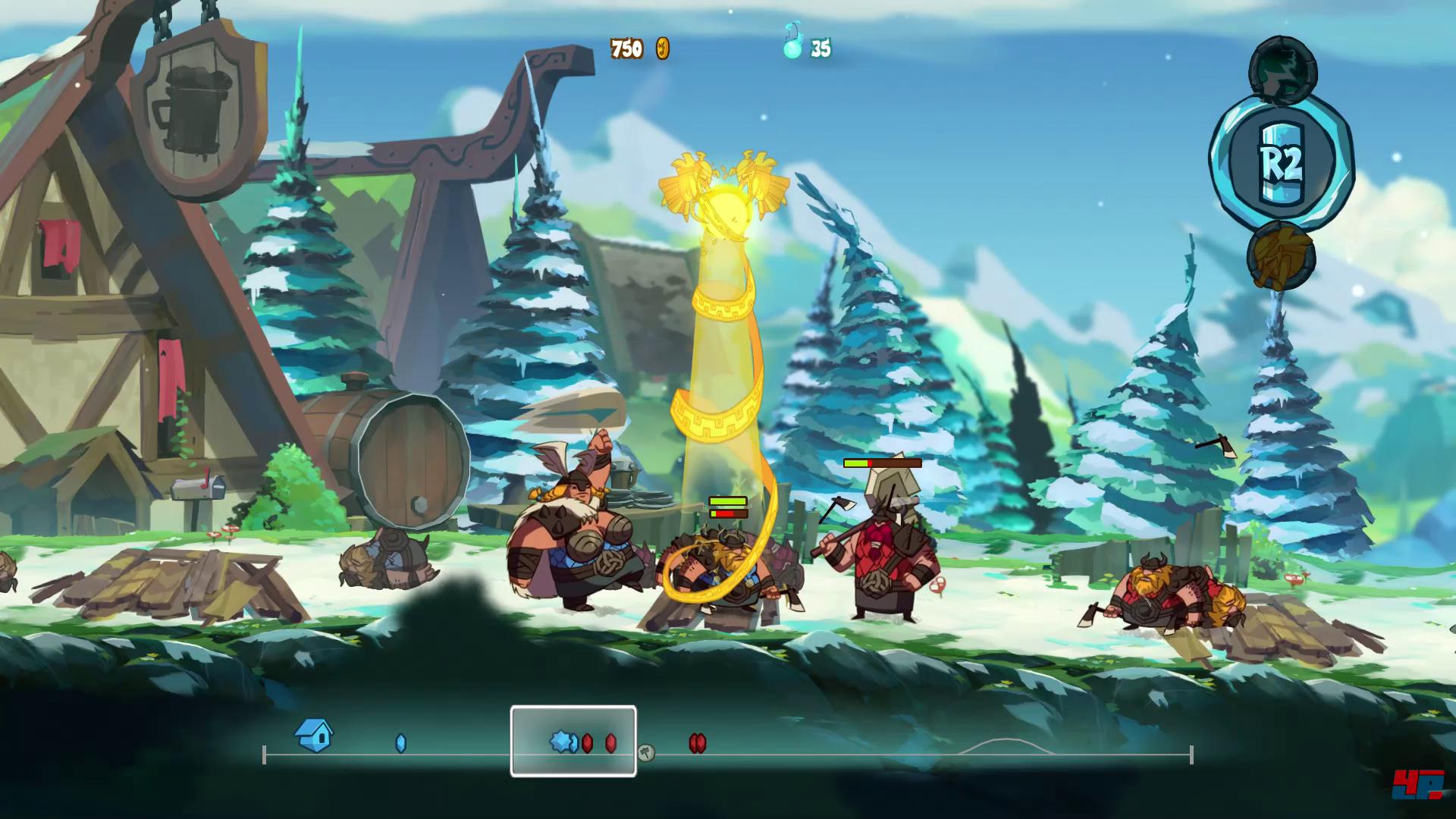Screen dimensions: 1456x819
Task: Select the blue spiky star marker on the lane map
Action: (x=563, y=742)
